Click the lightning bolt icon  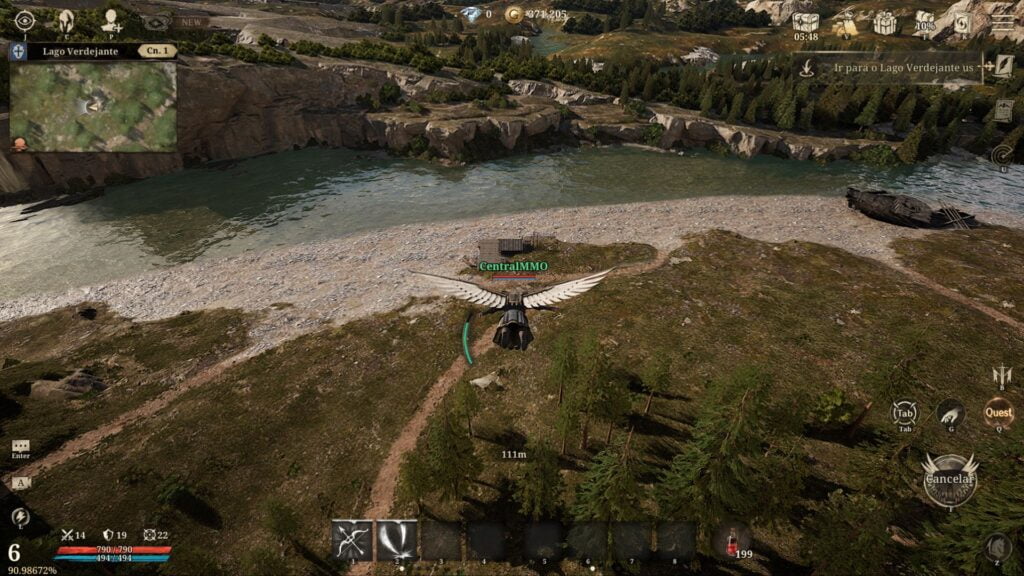[20, 517]
